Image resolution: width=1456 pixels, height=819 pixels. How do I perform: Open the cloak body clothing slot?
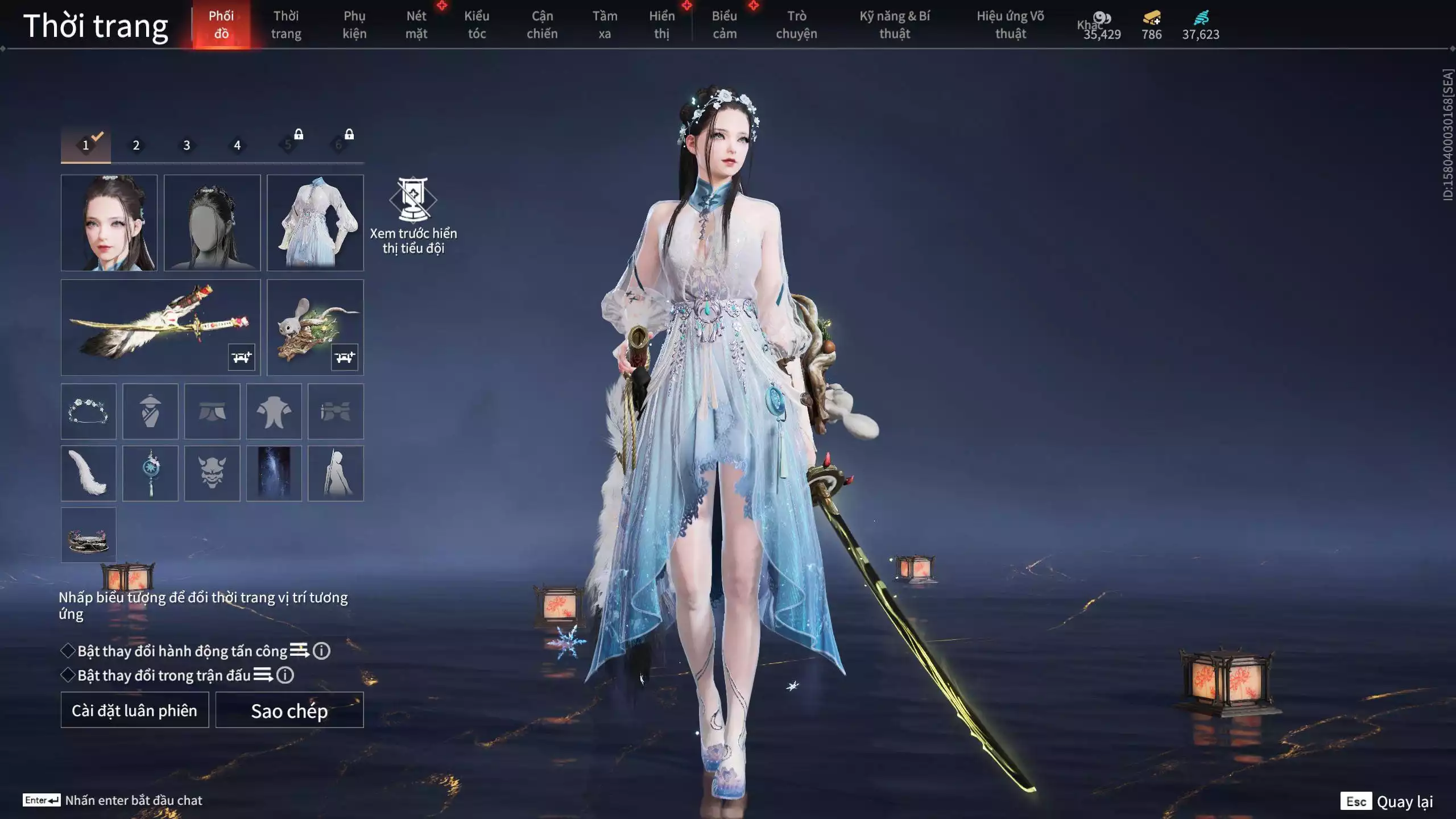pyautogui.click(x=150, y=412)
